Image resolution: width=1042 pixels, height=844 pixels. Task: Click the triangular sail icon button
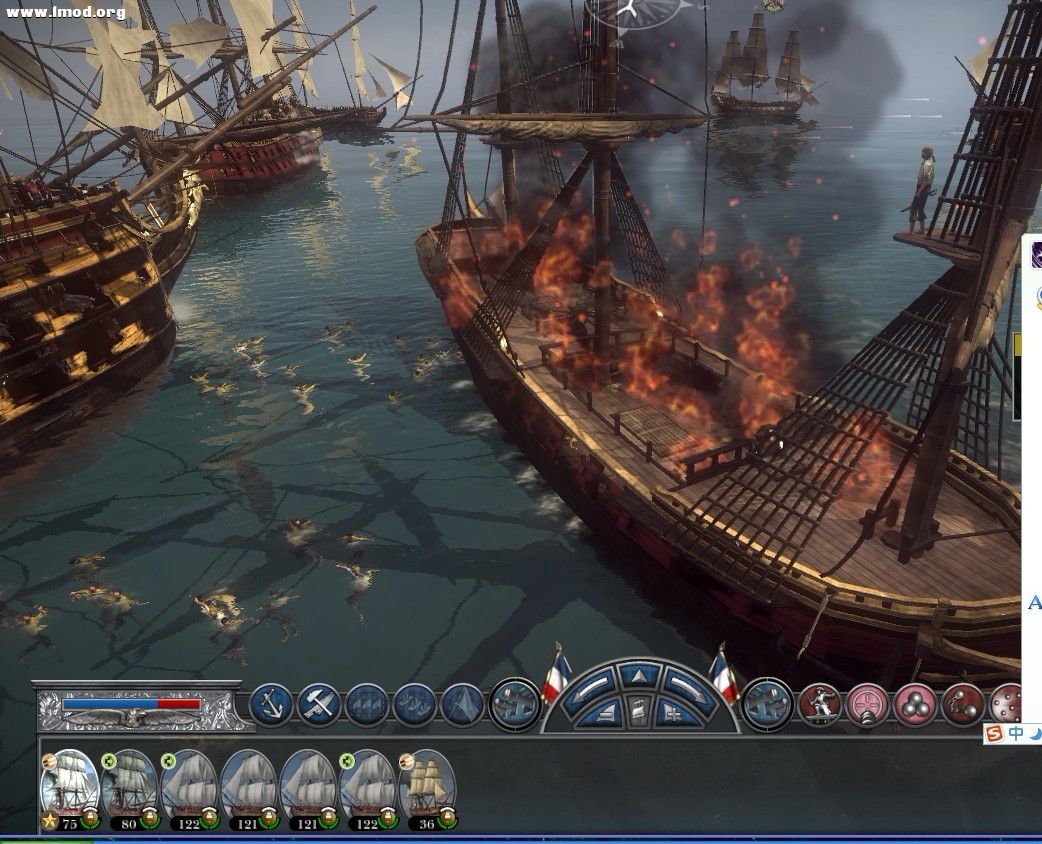coord(462,704)
